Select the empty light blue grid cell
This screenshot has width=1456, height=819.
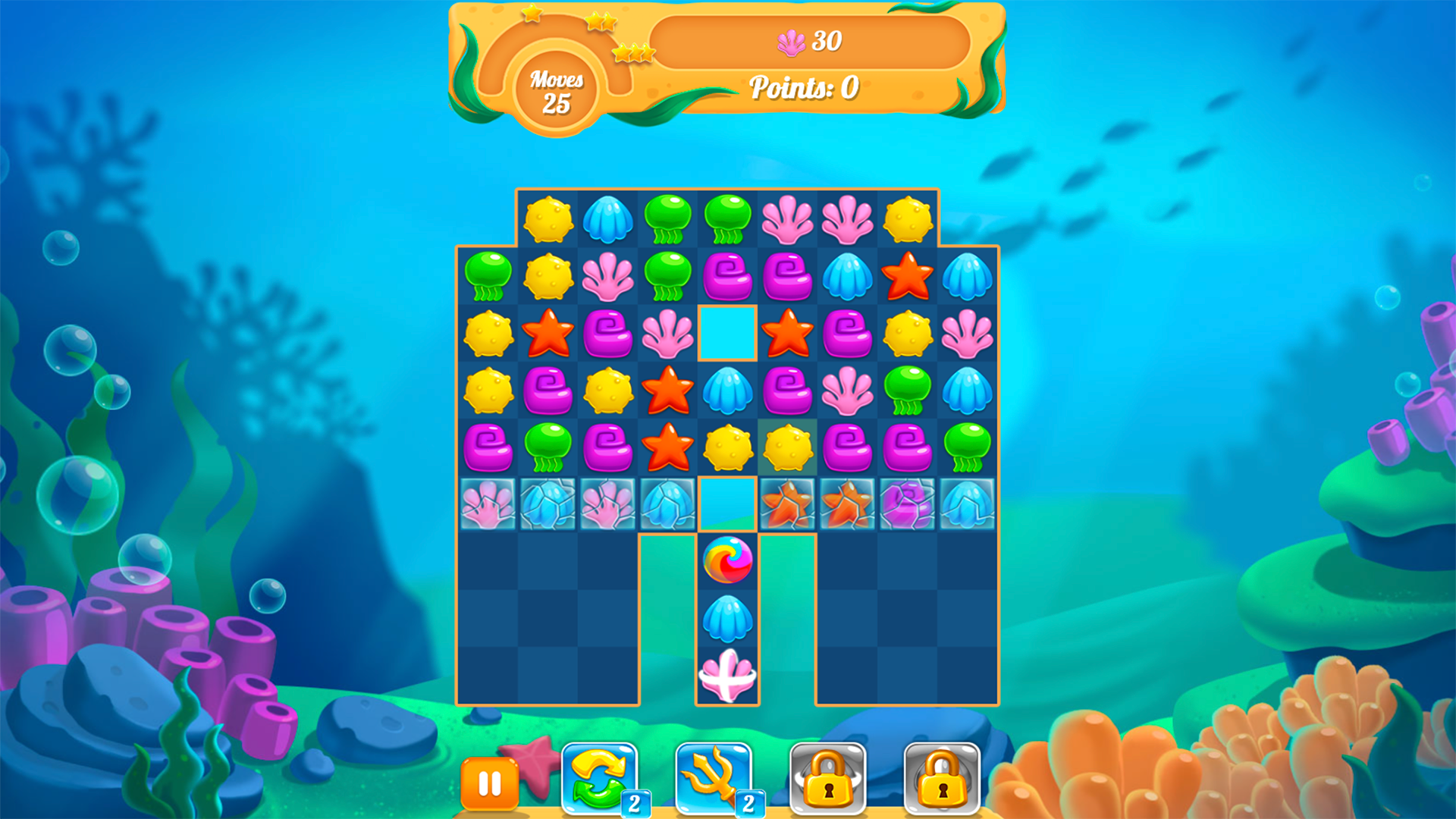click(x=726, y=334)
